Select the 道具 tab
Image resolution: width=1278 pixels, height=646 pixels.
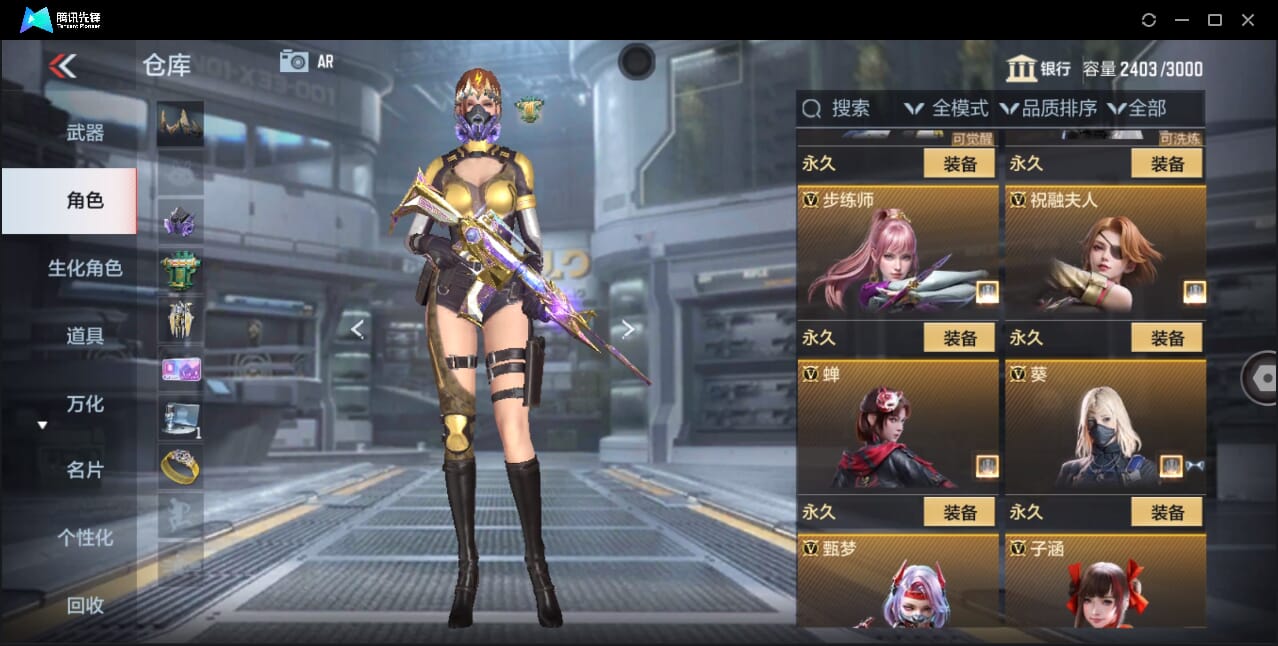point(85,336)
